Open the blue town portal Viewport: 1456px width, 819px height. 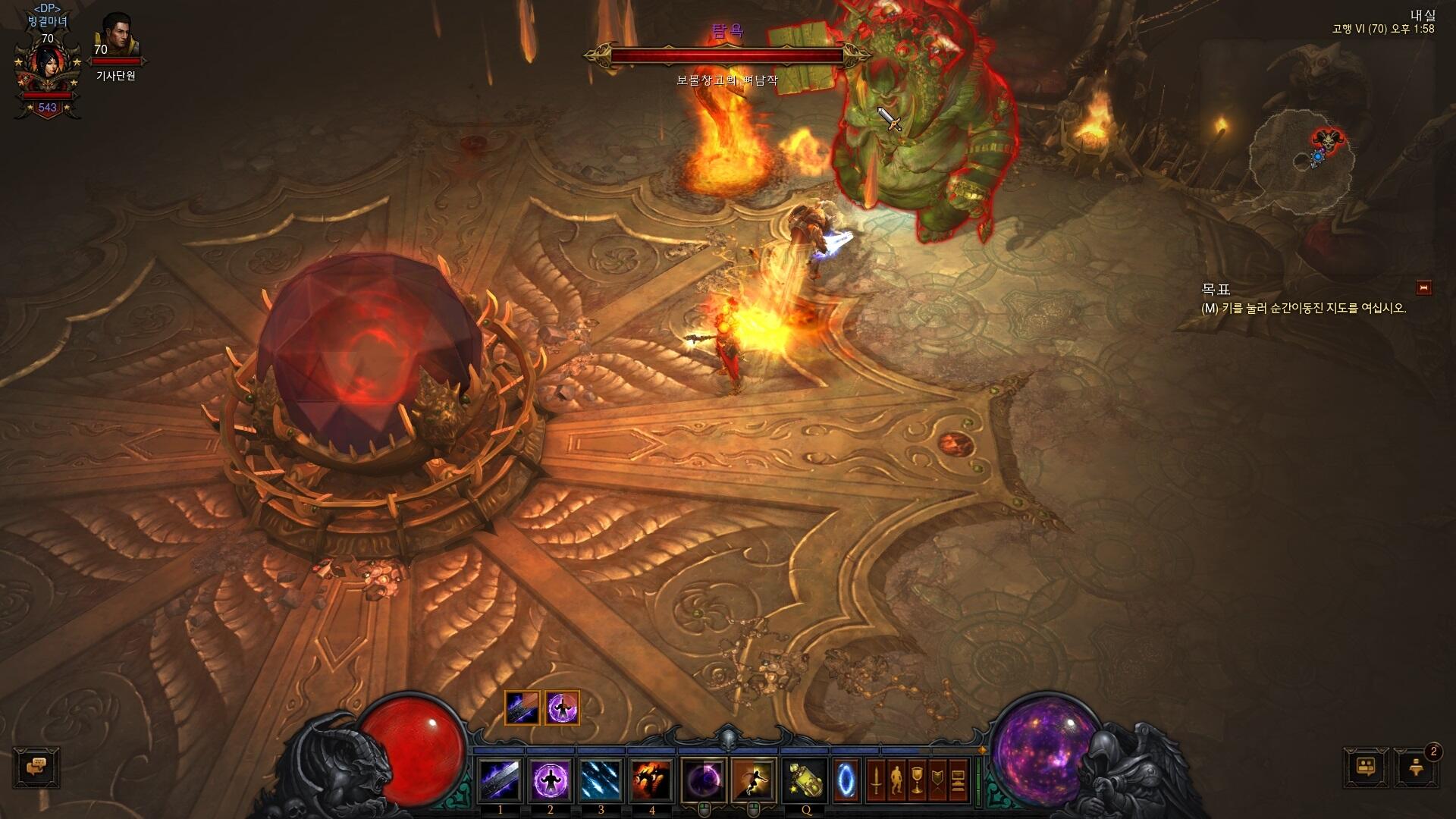(x=846, y=780)
